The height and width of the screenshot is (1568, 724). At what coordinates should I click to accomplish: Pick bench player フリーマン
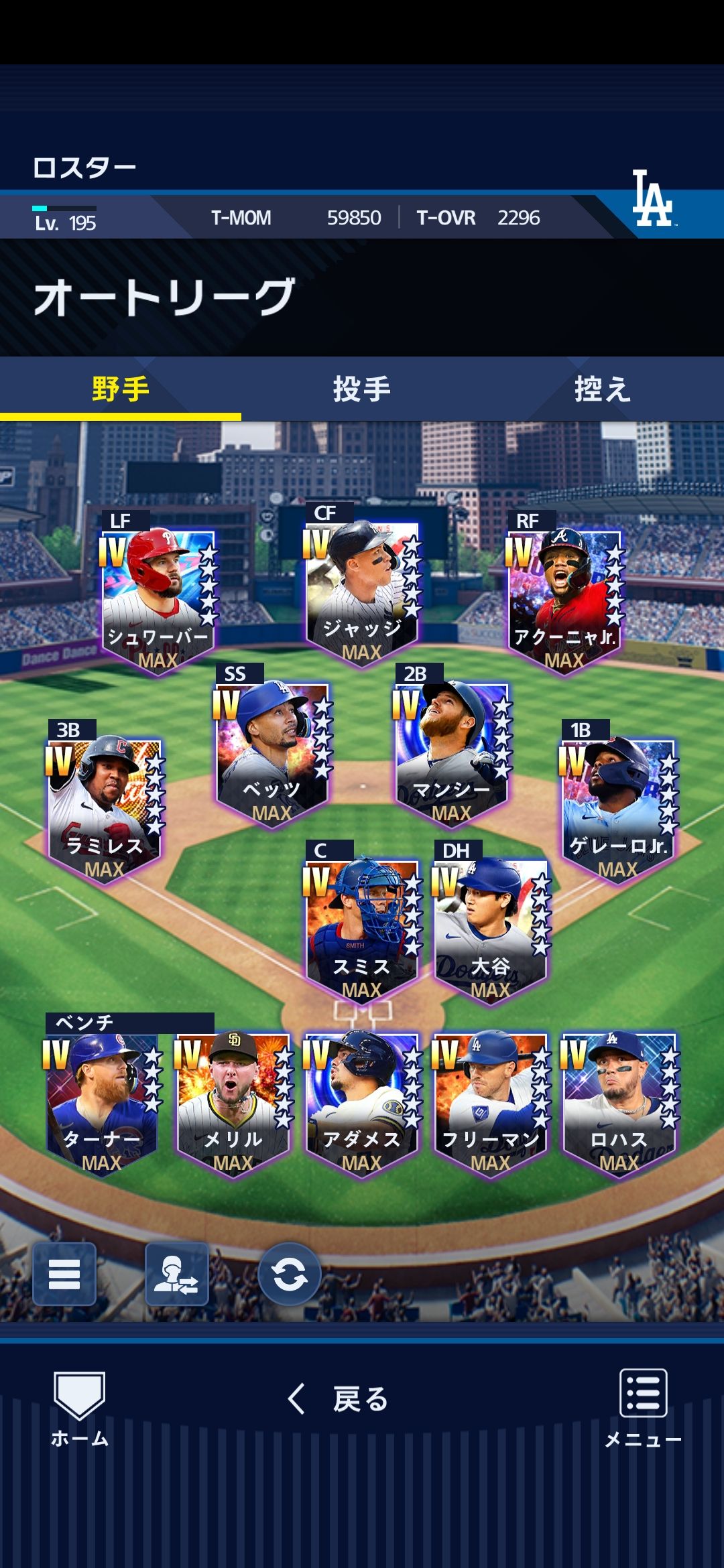tap(490, 1102)
